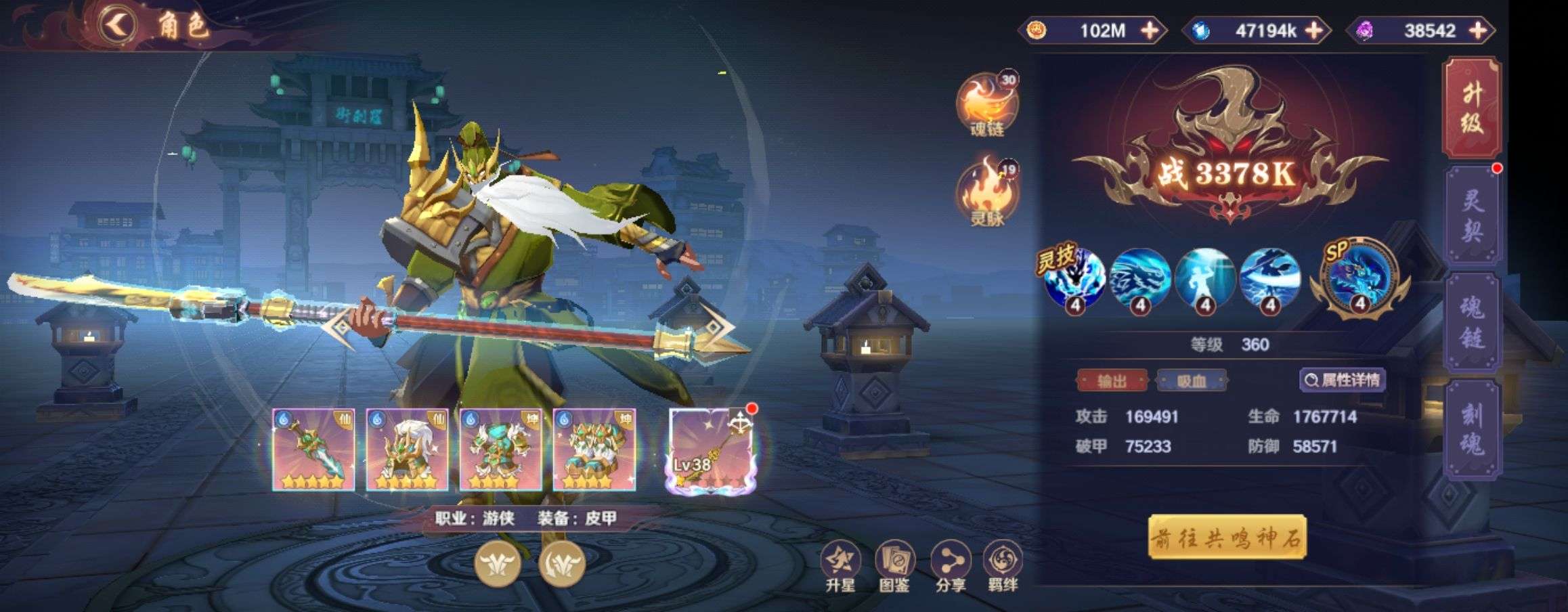Open the 魂链 flame icon
Image resolution: width=1568 pixels, height=612 pixels.
986,105
